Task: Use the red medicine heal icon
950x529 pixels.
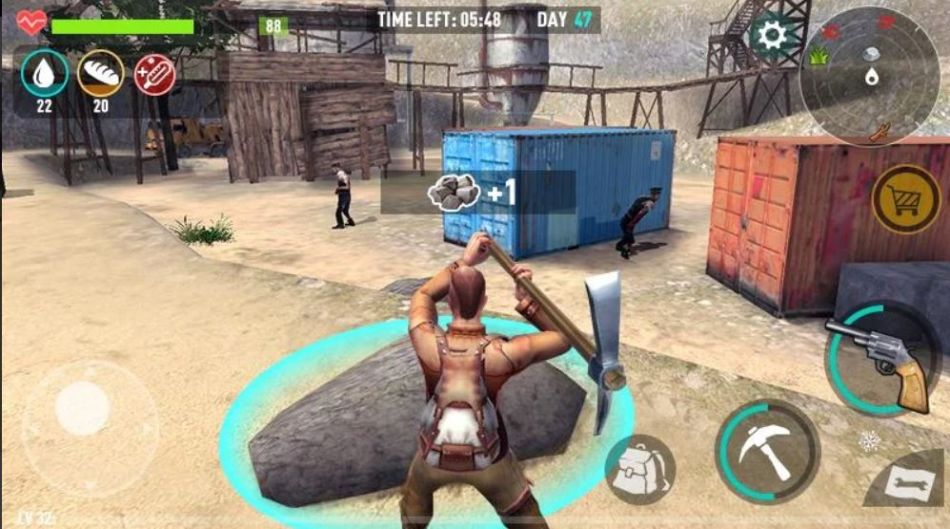Action: coord(154,74)
